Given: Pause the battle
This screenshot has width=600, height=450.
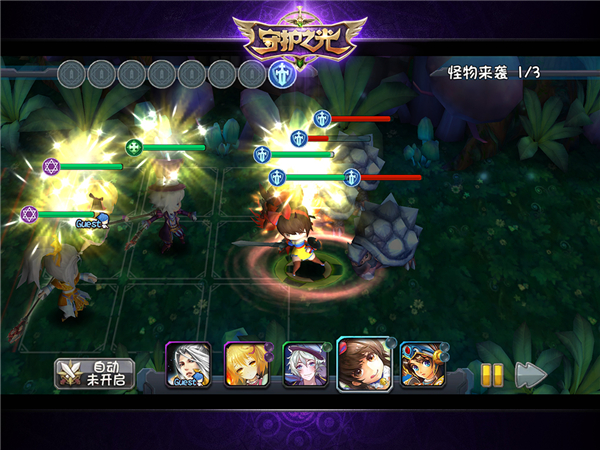Looking at the screenshot, I should click(491, 374).
